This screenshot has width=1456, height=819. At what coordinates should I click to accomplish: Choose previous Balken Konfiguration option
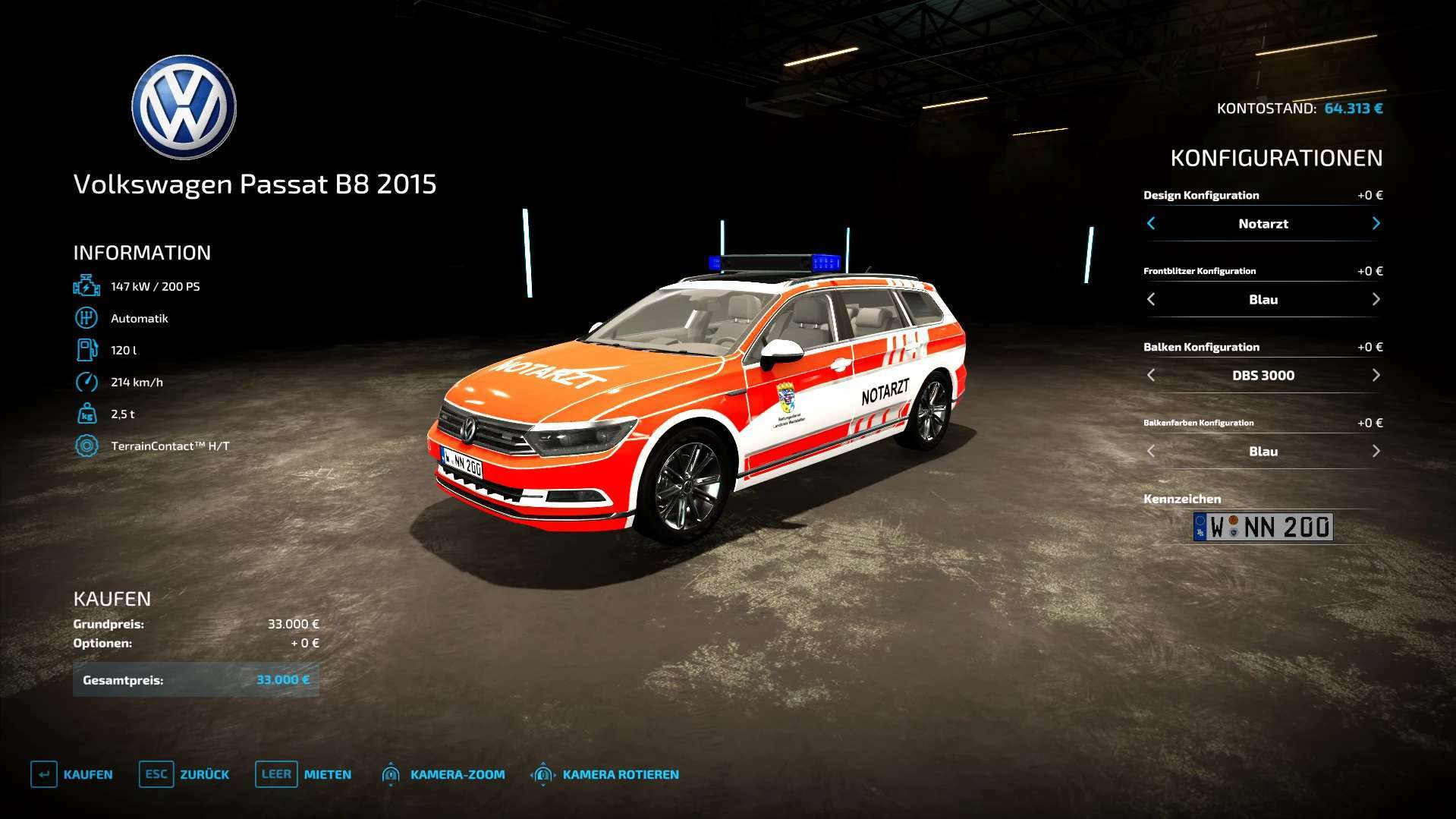point(1151,375)
